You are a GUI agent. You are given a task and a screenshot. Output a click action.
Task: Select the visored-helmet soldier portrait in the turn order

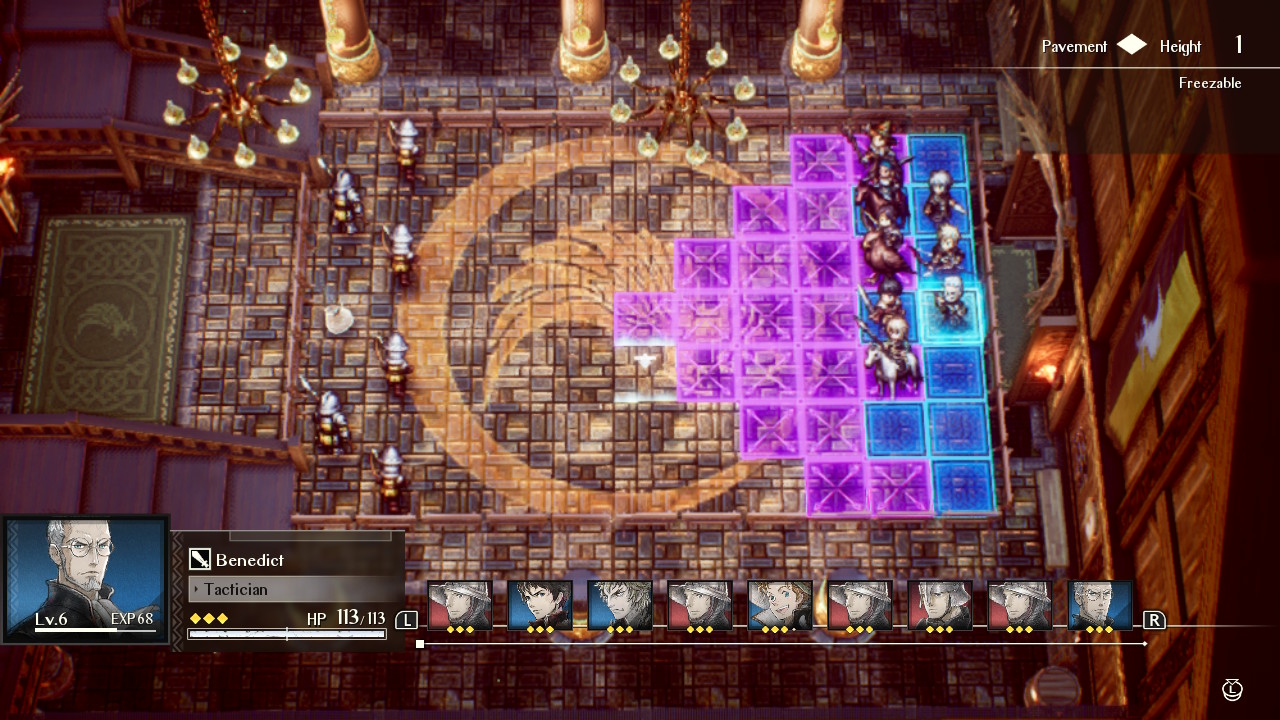tap(939, 606)
